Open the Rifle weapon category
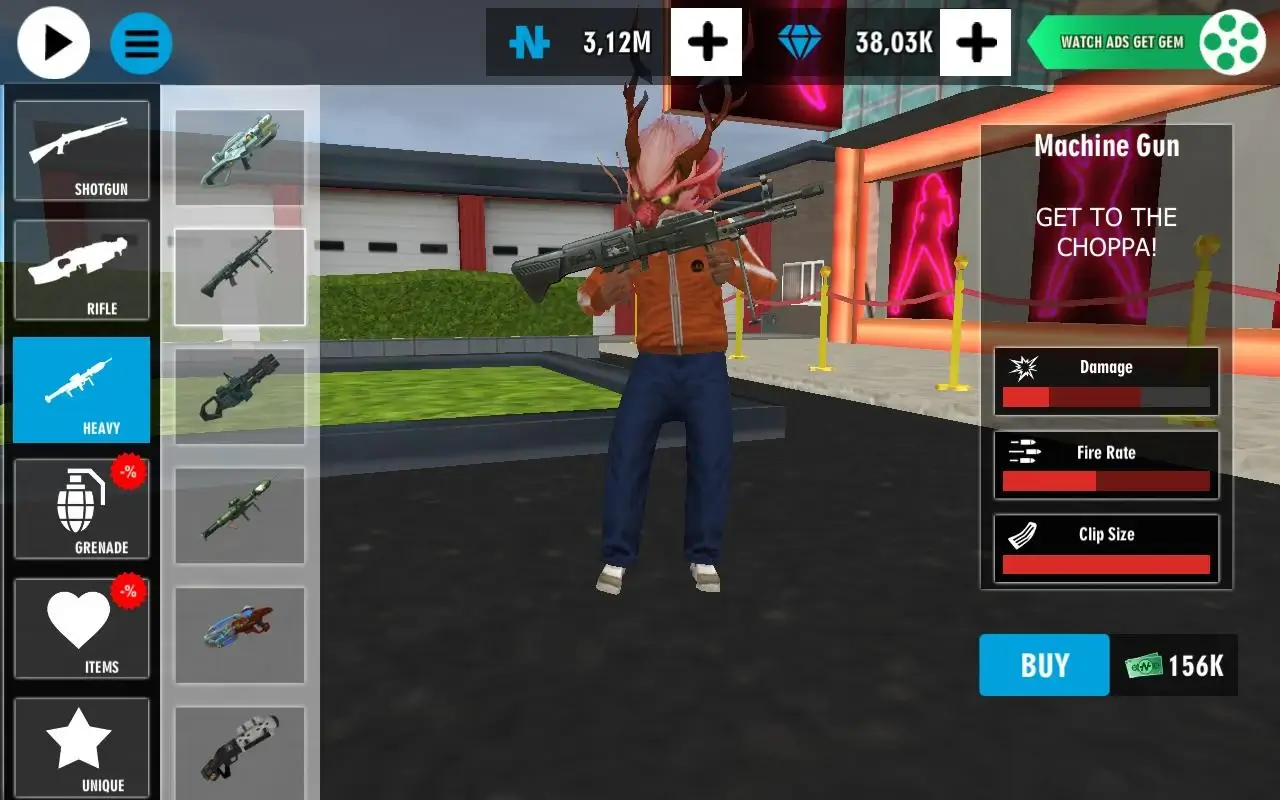The image size is (1280, 800). click(x=81, y=269)
